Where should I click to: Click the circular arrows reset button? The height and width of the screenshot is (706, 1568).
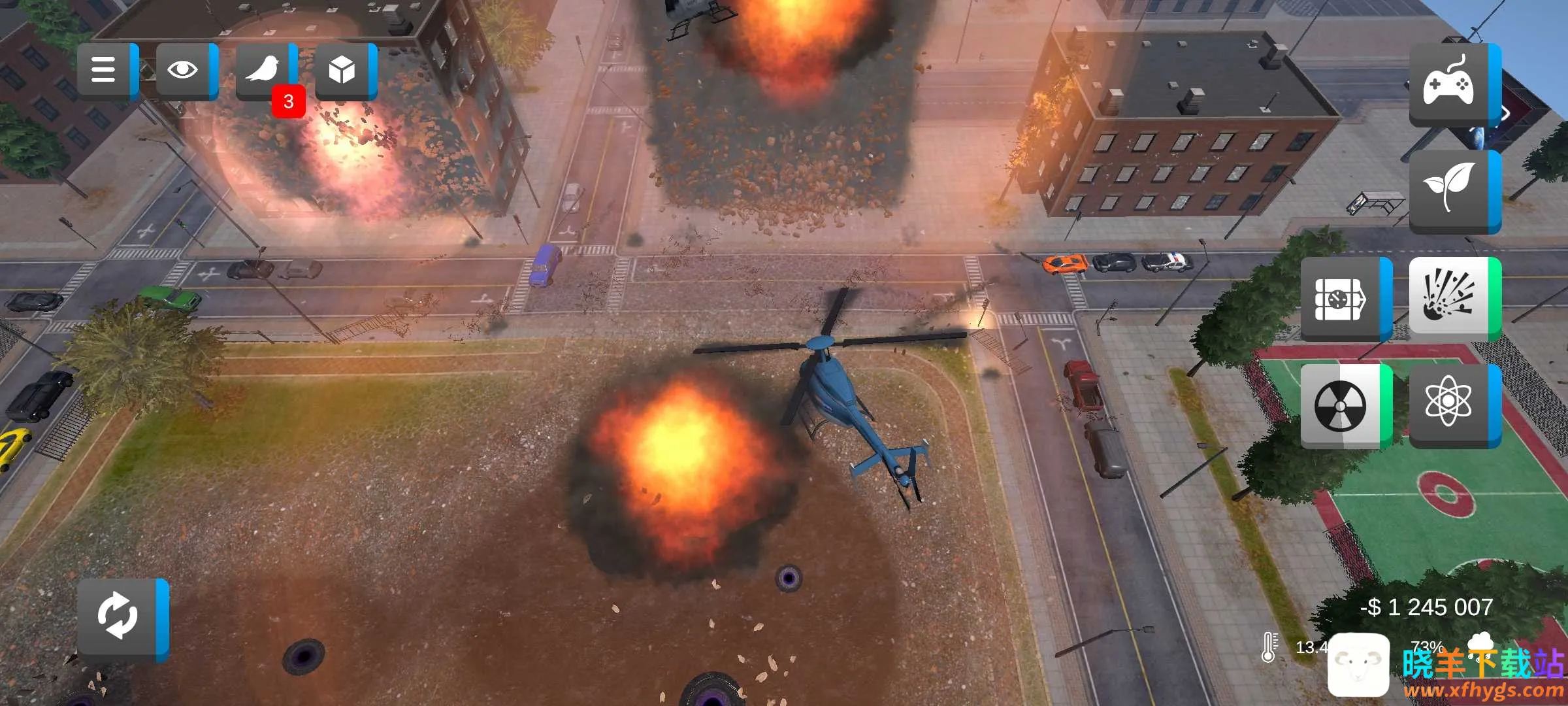point(119,616)
